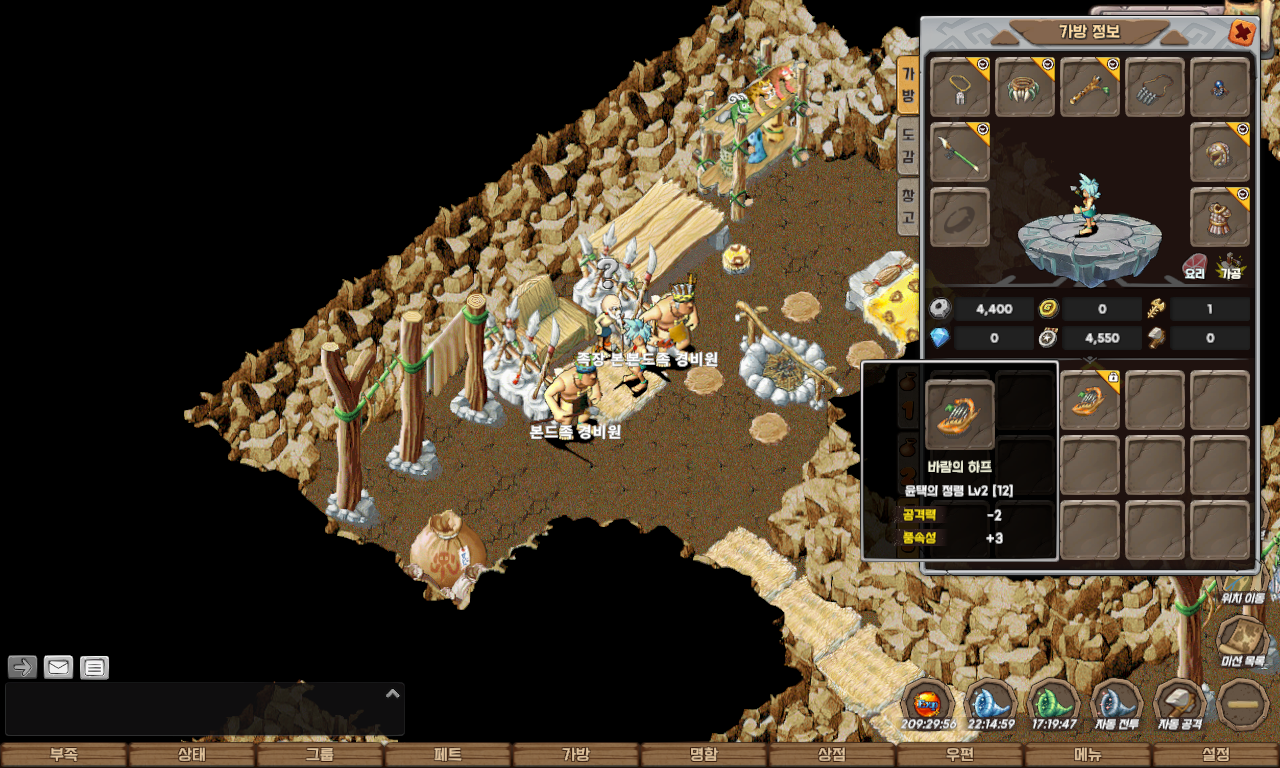This screenshot has height=768, width=1280.
Task: Open the 상점 shop menu
Action: click(x=832, y=755)
